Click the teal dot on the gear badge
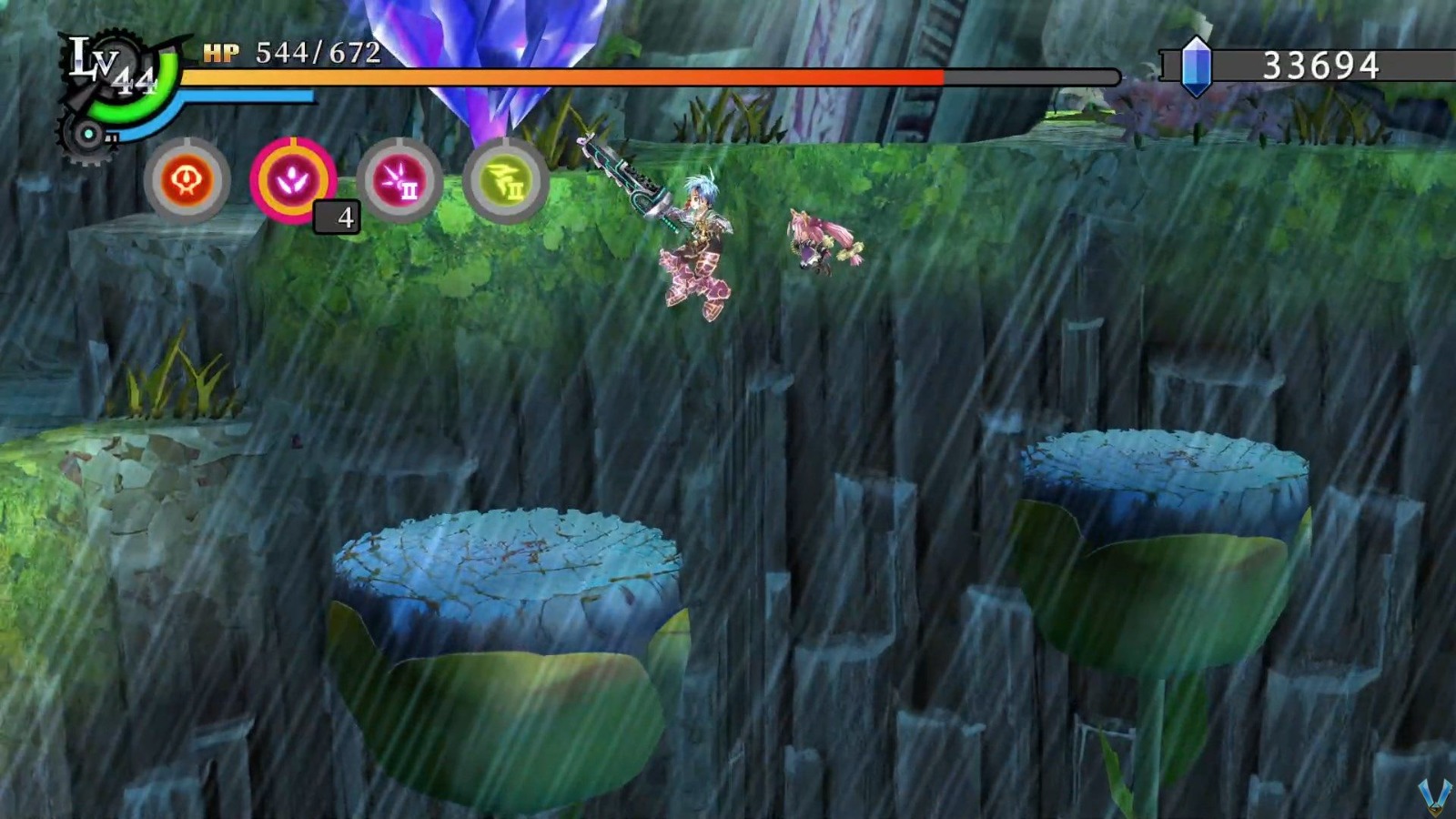Screen dimensions: 1456x819 pos(88,134)
